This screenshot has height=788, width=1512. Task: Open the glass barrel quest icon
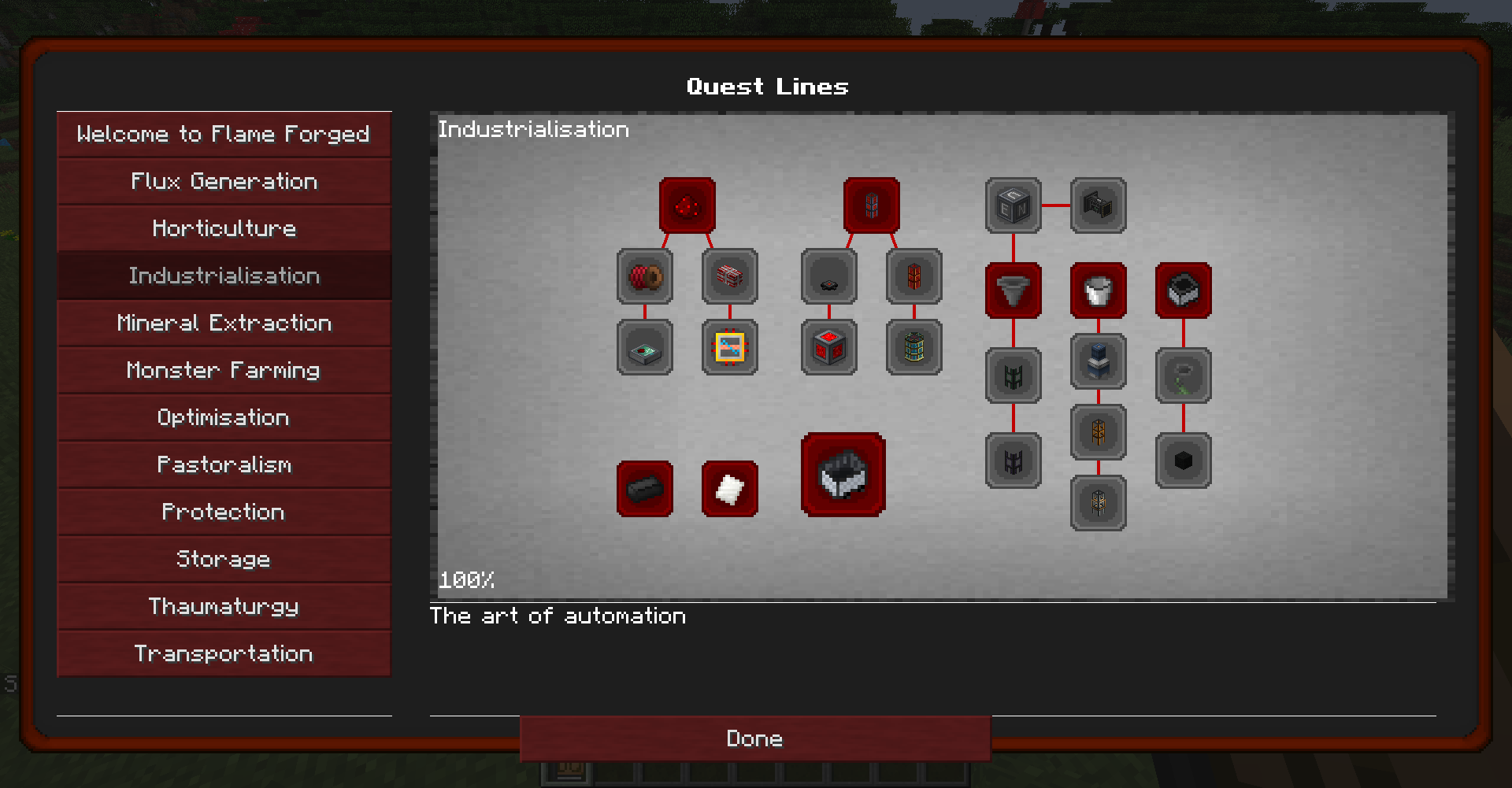pyautogui.click(x=913, y=346)
